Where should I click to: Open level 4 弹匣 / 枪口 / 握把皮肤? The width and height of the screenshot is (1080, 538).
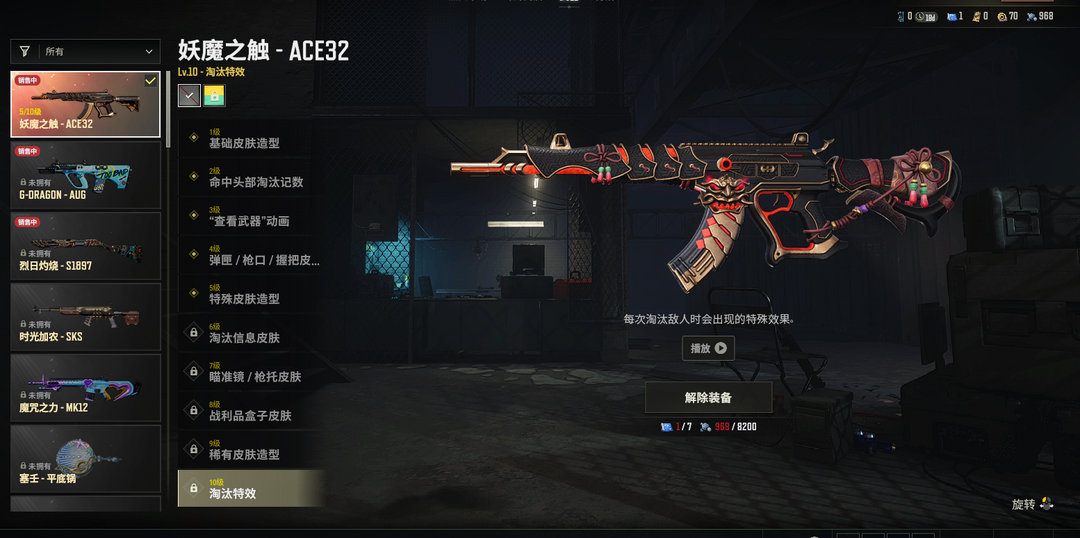pyautogui.click(x=250, y=256)
